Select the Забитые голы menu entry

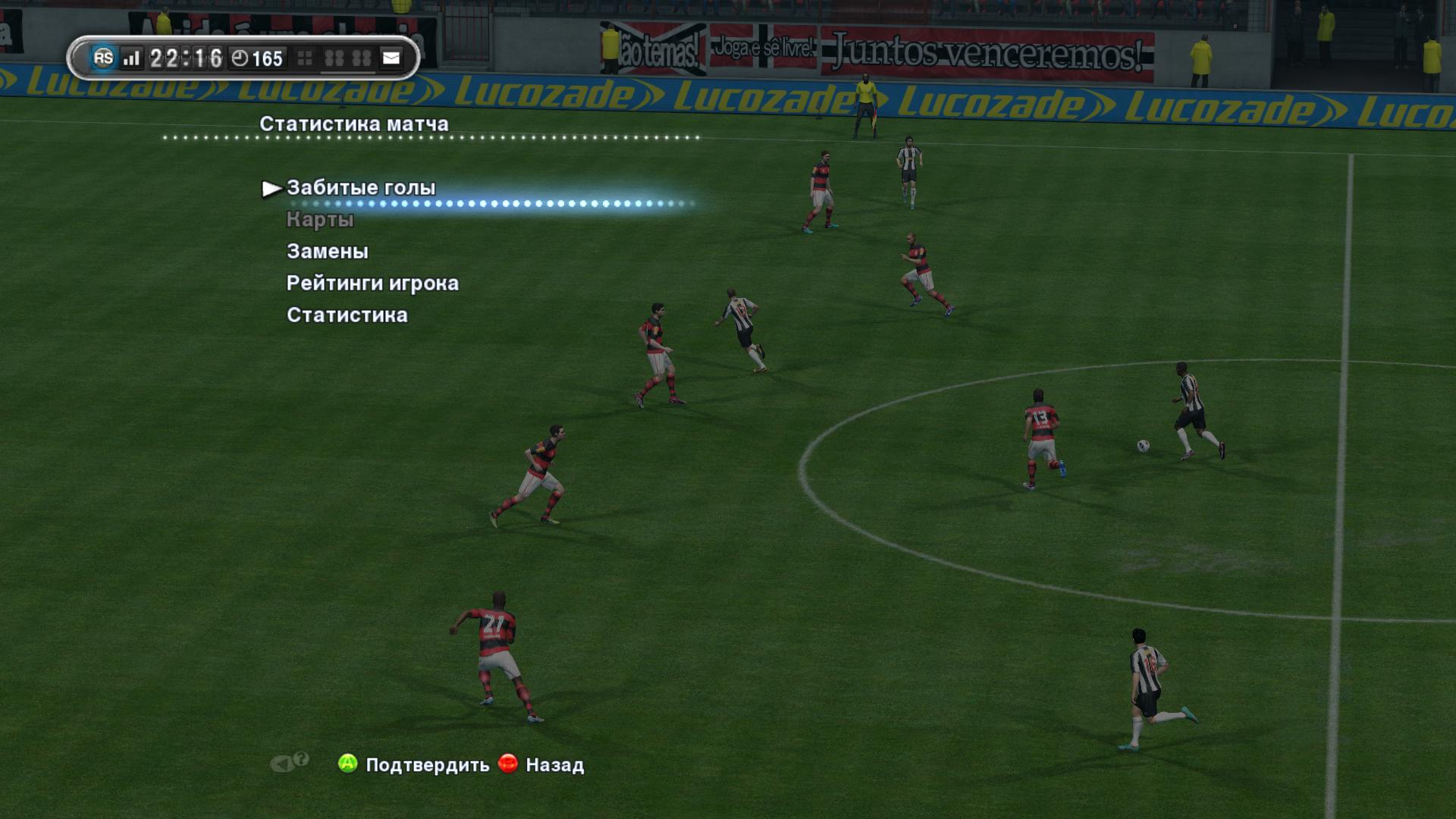click(x=361, y=188)
